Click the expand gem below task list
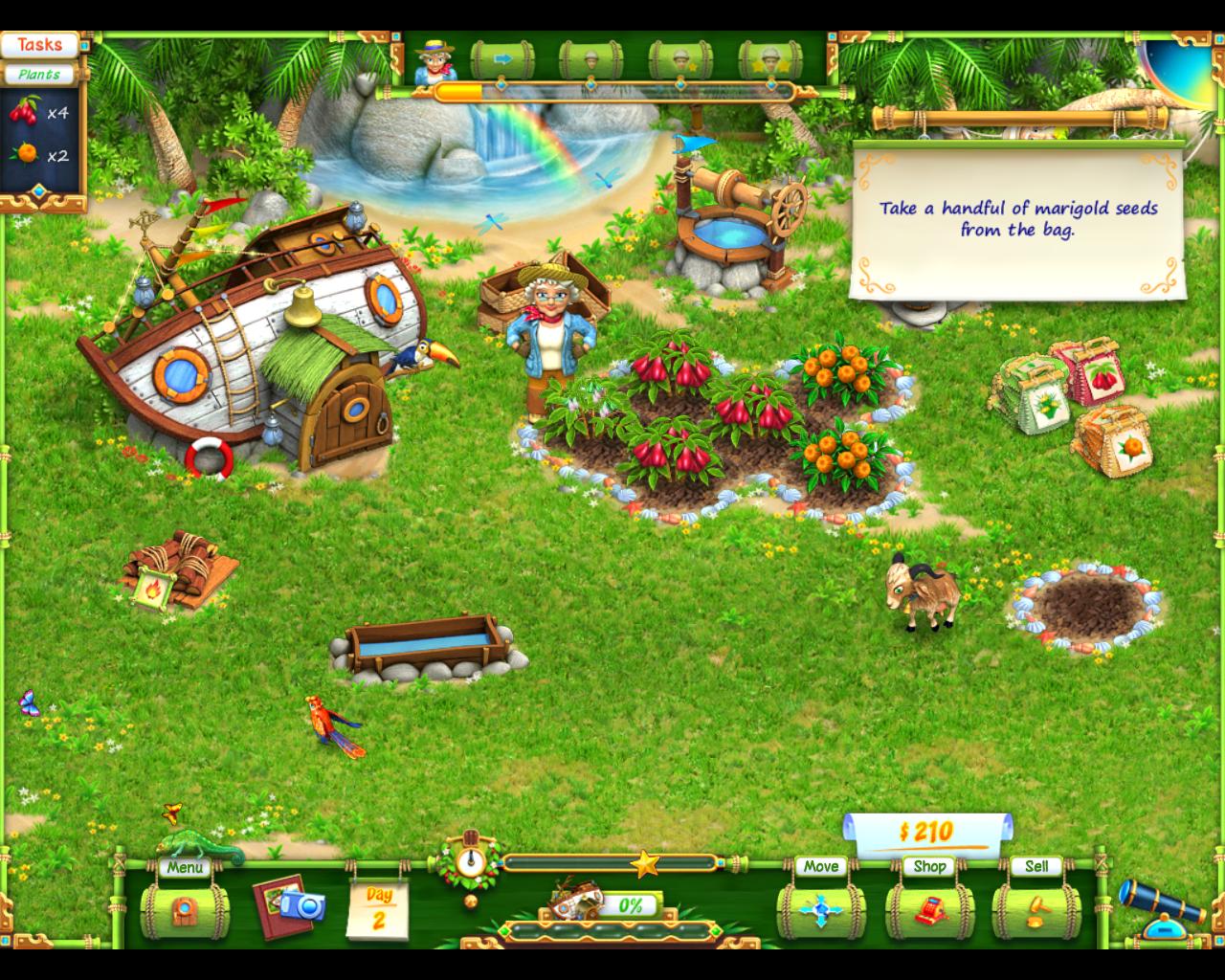 38,190
